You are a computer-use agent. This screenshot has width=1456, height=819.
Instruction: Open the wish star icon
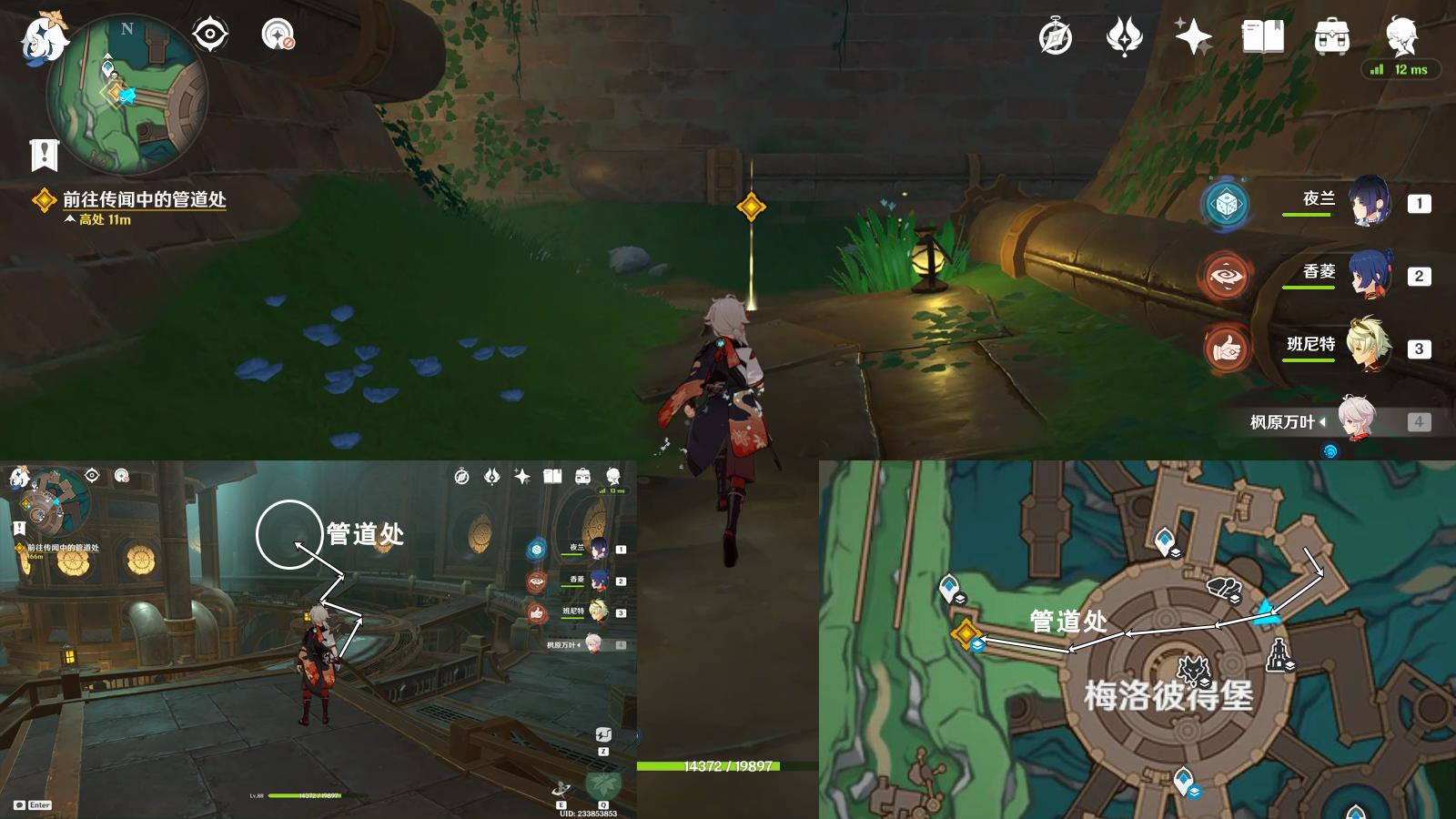(1193, 37)
